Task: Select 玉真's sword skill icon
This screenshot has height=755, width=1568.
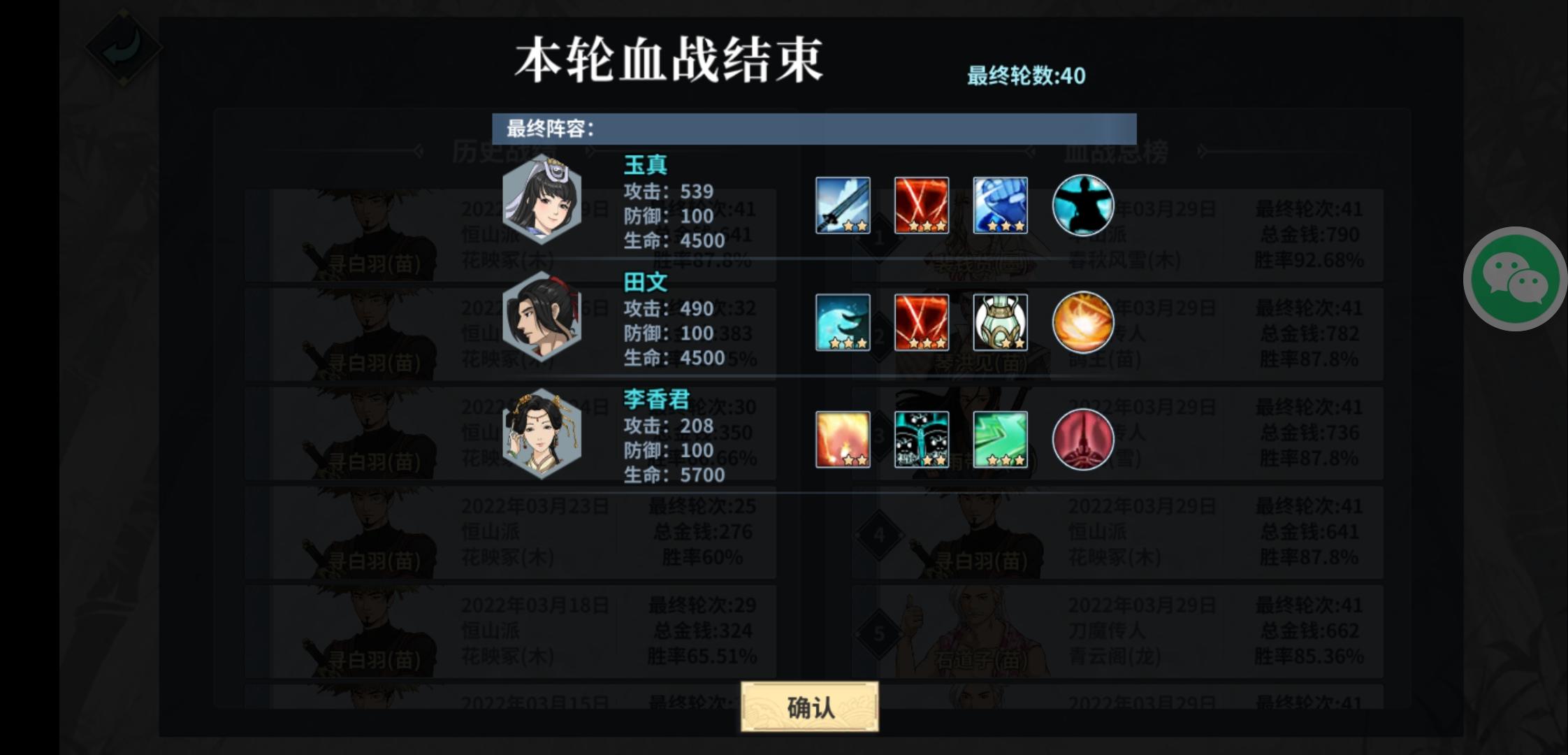Action: [x=842, y=206]
